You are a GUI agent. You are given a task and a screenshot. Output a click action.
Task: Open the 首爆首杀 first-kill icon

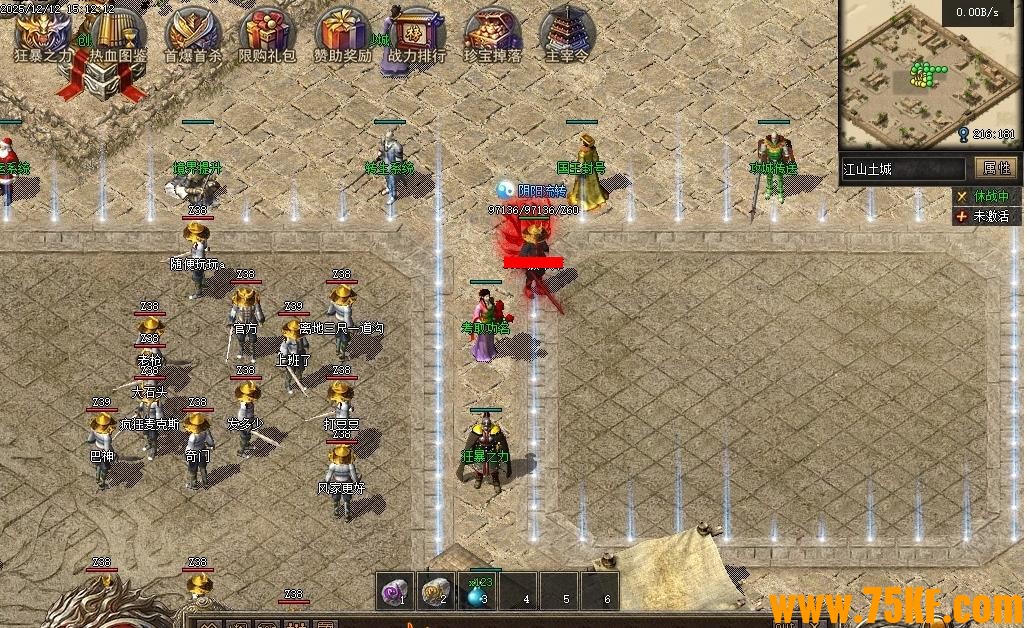point(192,33)
